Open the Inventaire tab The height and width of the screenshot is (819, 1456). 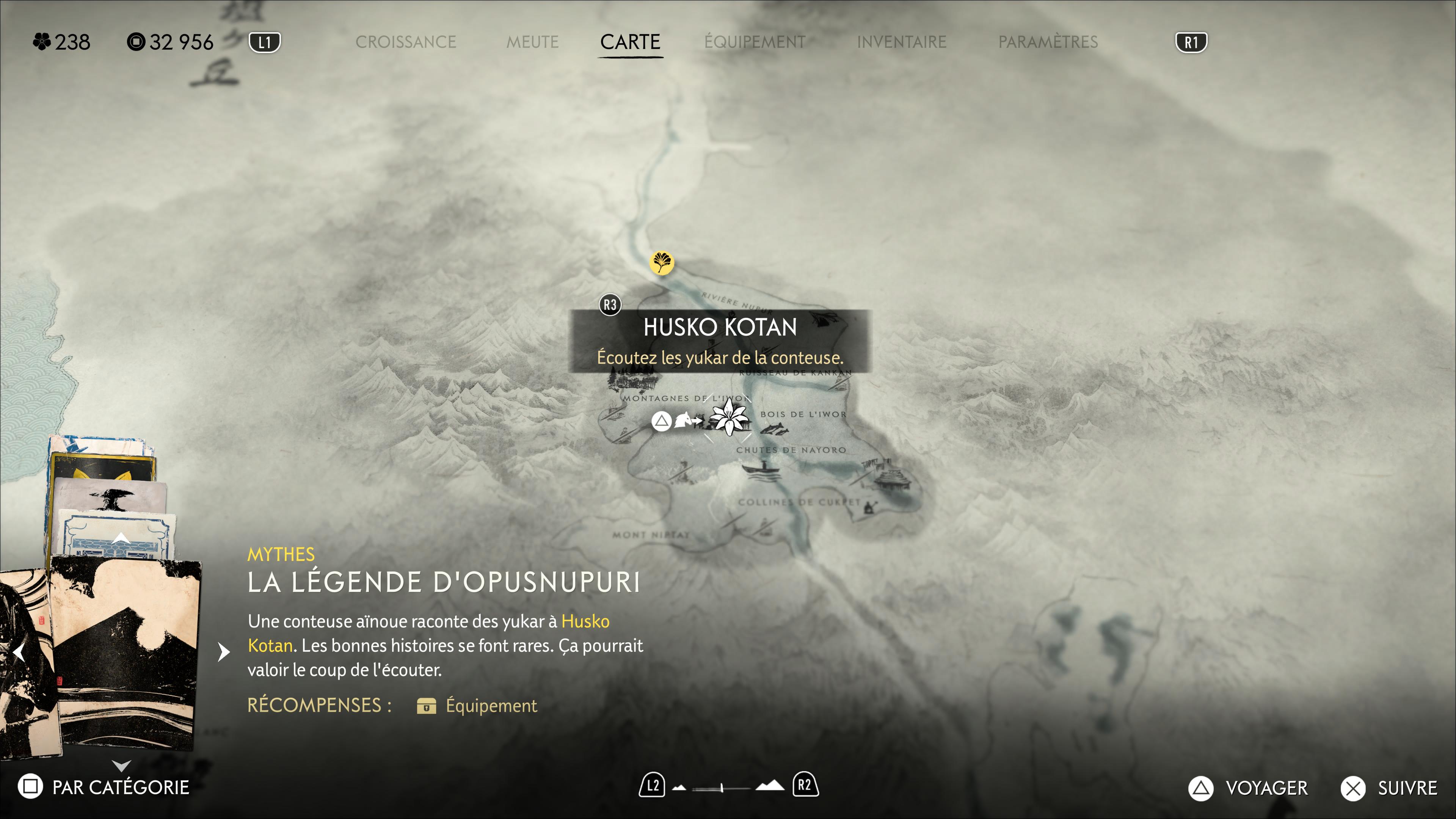point(901,42)
